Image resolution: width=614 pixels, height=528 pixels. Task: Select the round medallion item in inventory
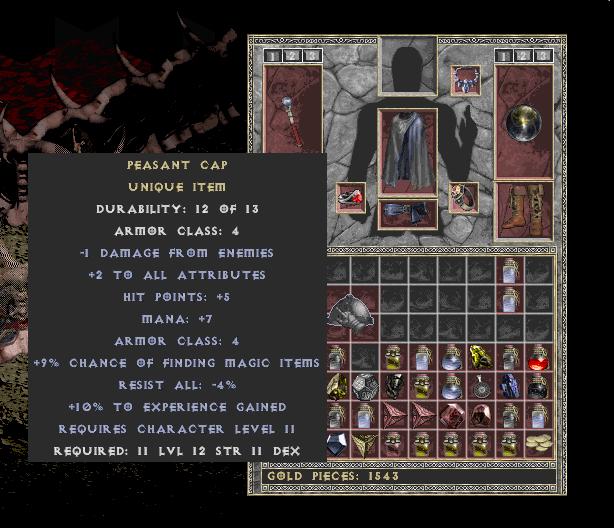(x=481, y=386)
